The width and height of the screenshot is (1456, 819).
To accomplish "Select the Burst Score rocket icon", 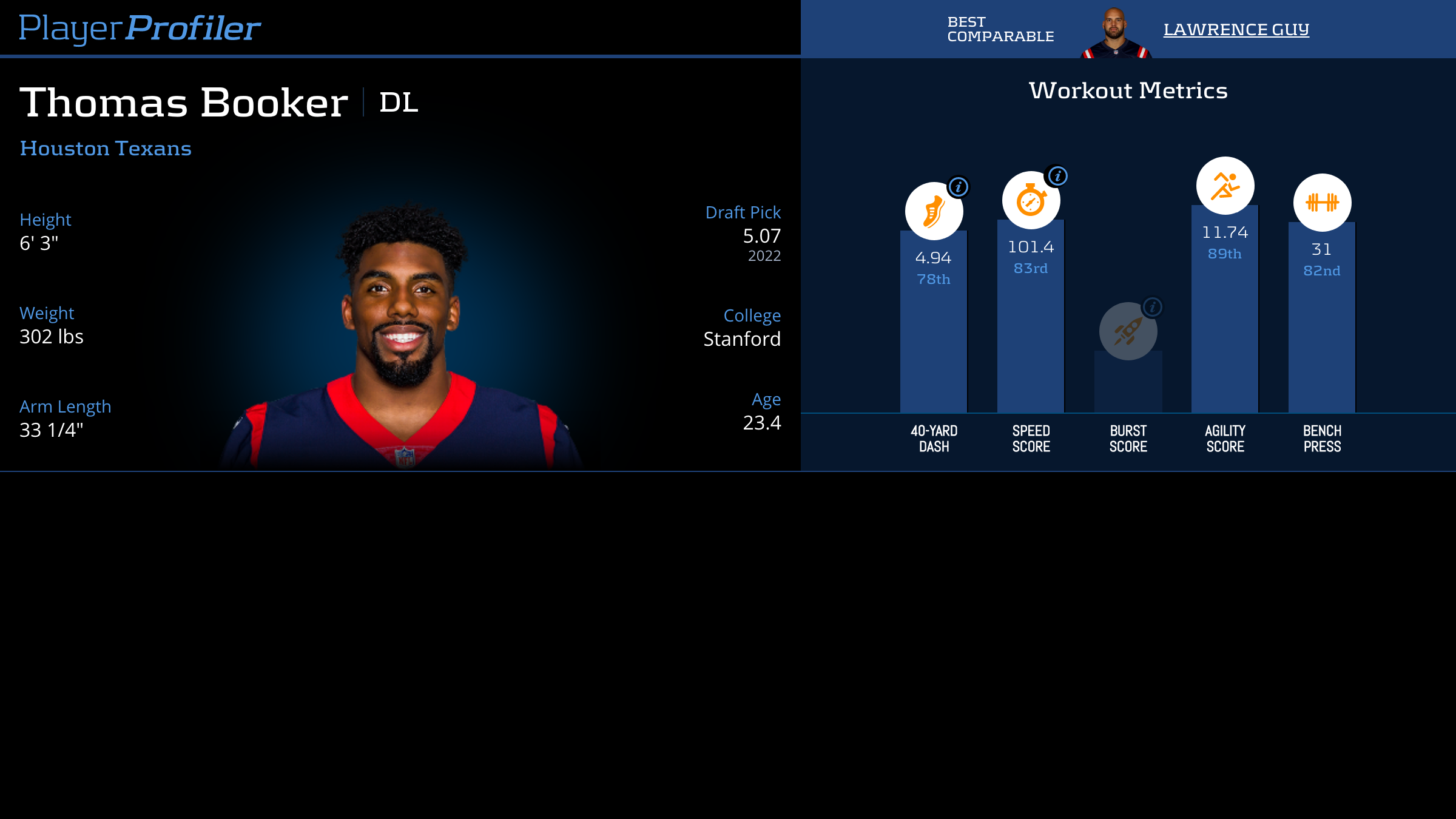I will (1127, 332).
